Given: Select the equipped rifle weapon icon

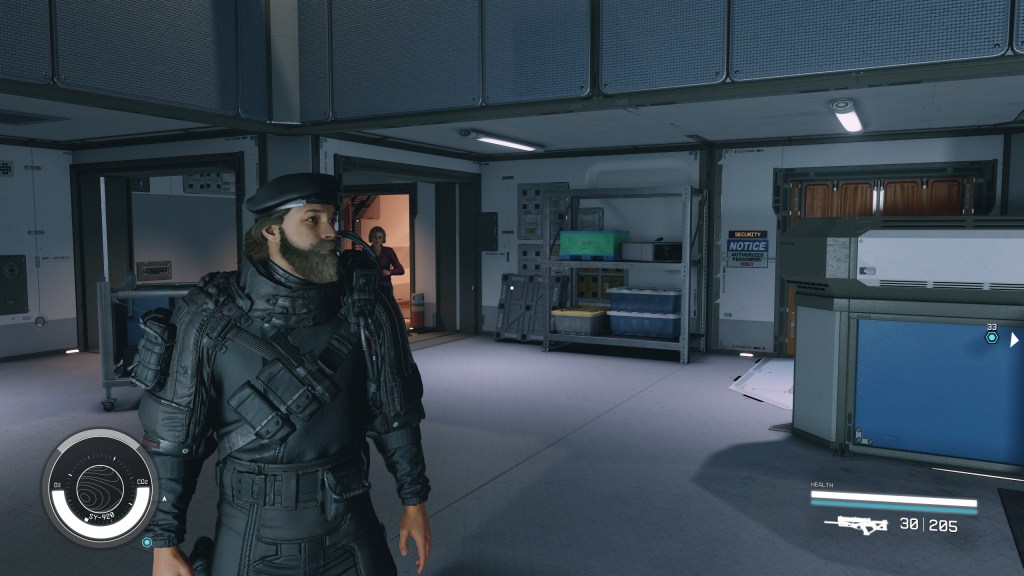Looking at the screenshot, I should point(862,524).
